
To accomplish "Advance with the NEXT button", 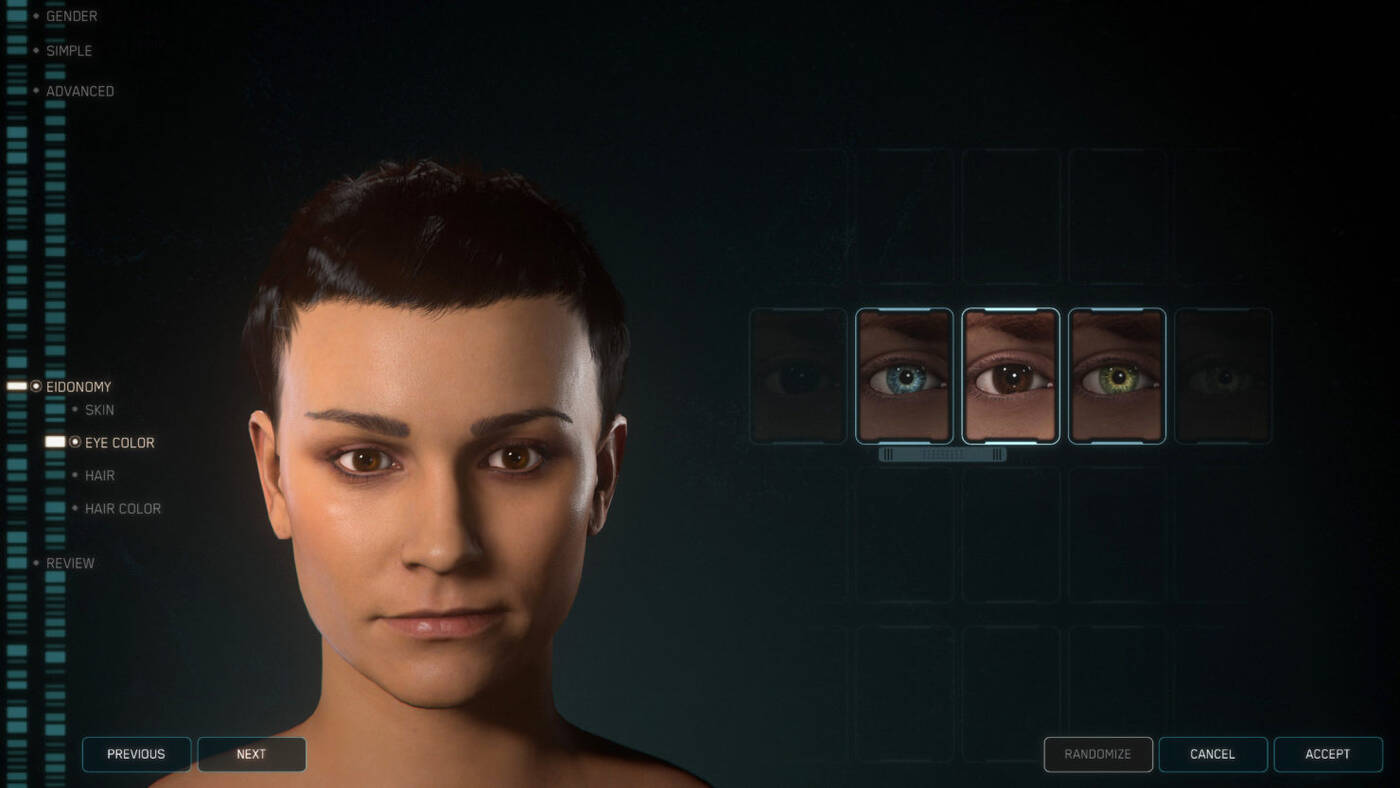I will pyautogui.click(x=251, y=754).
